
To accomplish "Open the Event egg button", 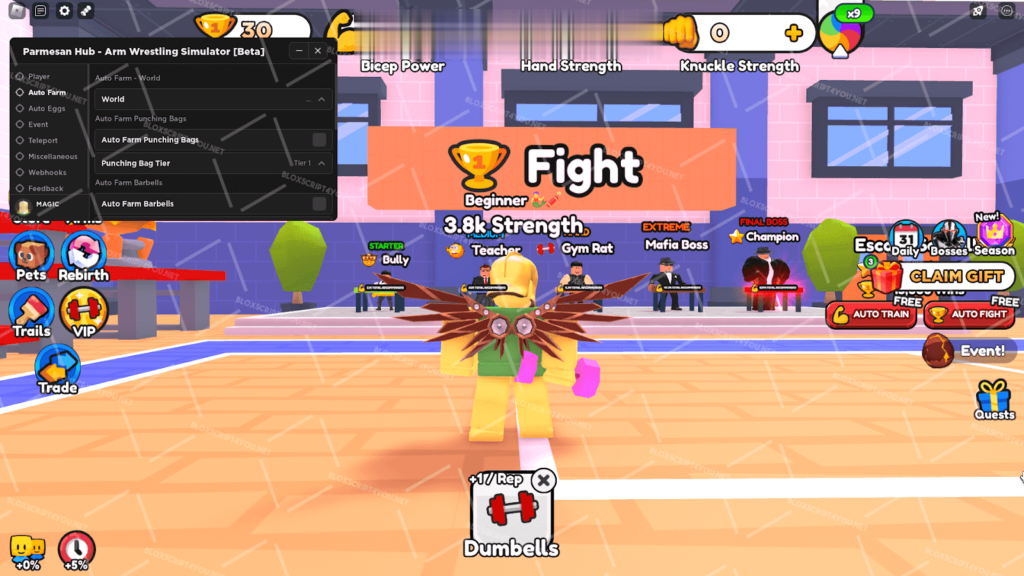I will pos(968,351).
